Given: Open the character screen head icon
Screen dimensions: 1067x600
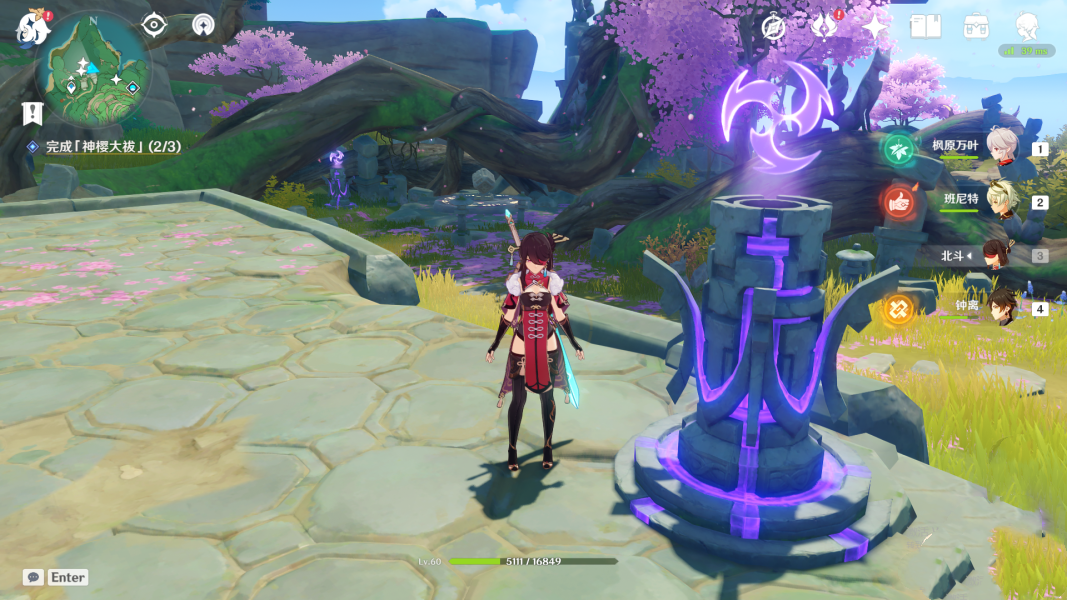Looking at the screenshot, I should pyautogui.click(x=1027, y=27).
